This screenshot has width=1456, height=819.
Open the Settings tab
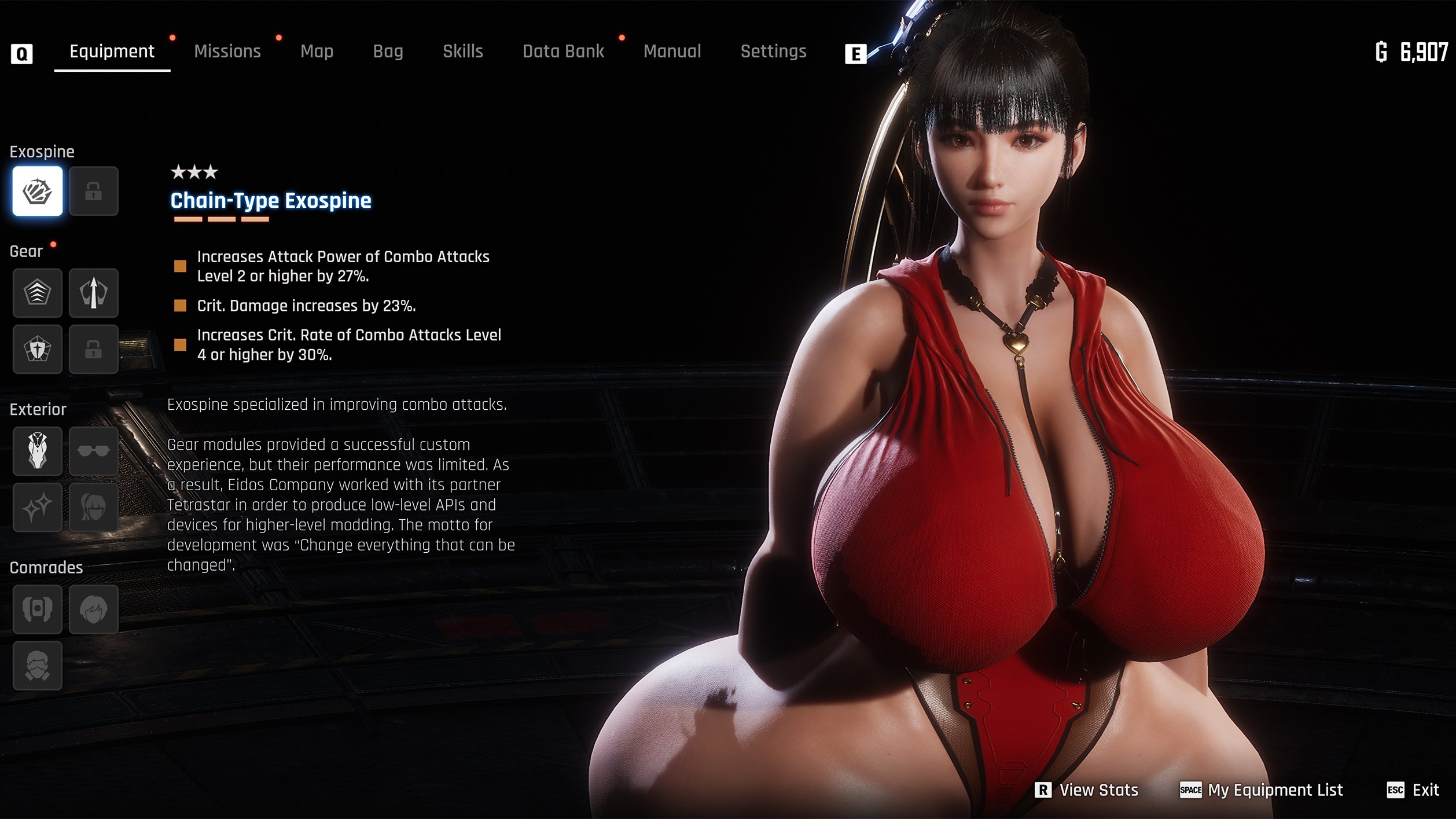click(773, 52)
